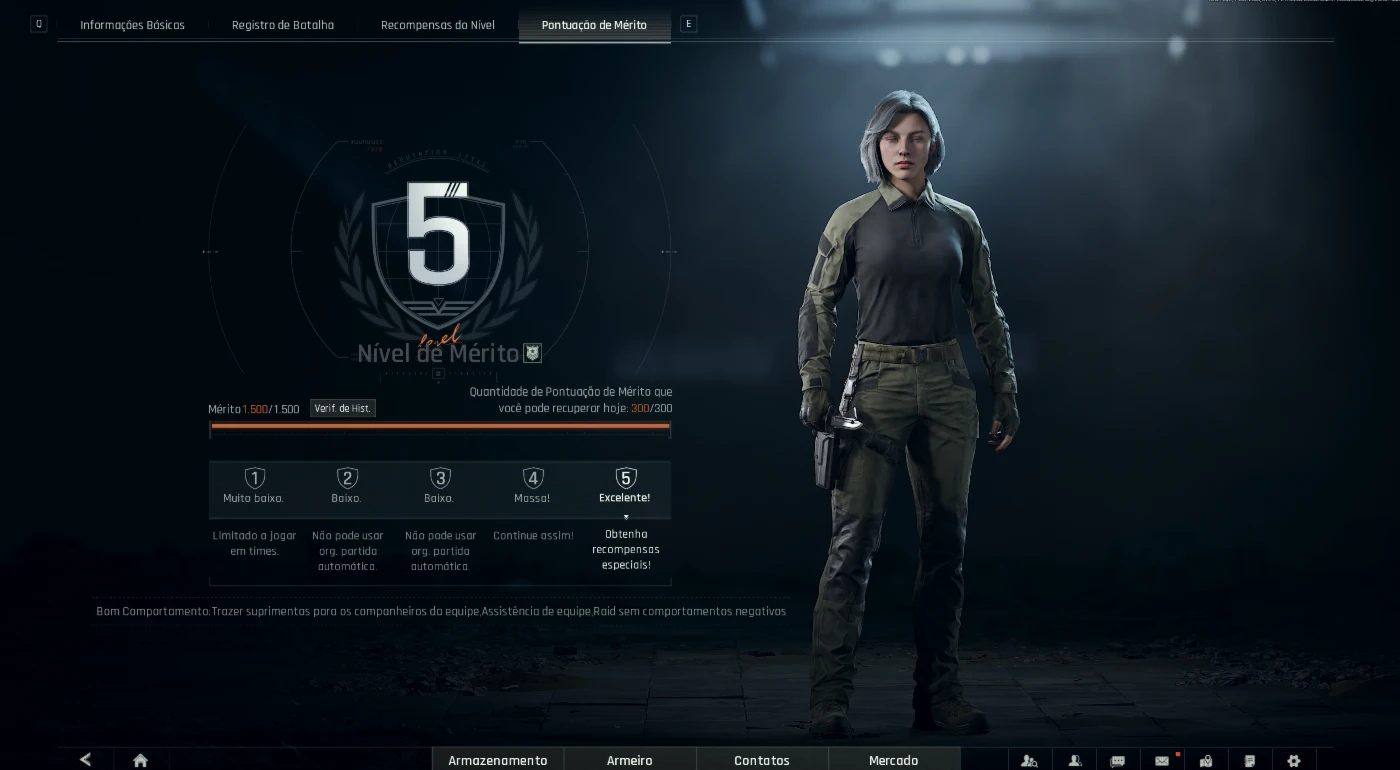Open the Registro de Batalha tab
The image size is (1400, 770).
point(283,25)
